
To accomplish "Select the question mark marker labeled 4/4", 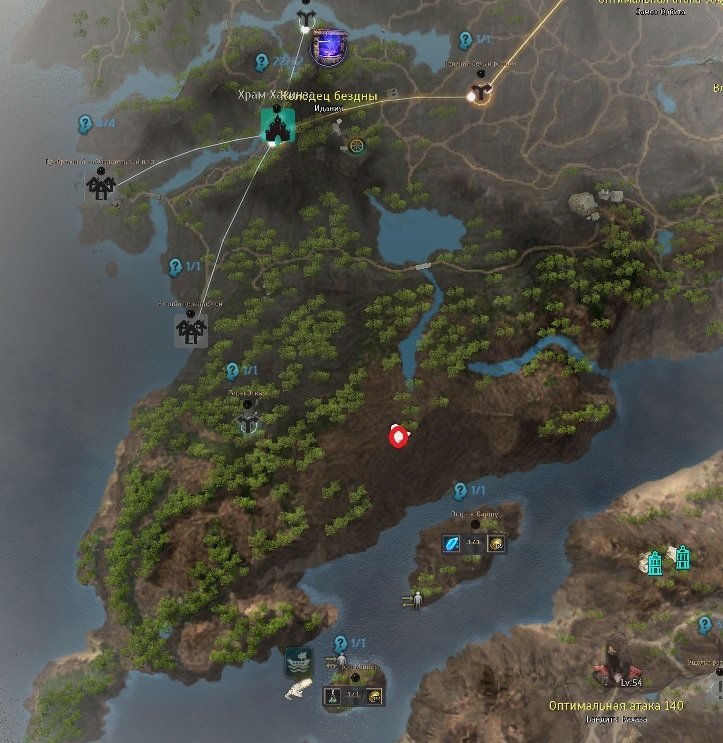I will pyautogui.click(x=86, y=124).
